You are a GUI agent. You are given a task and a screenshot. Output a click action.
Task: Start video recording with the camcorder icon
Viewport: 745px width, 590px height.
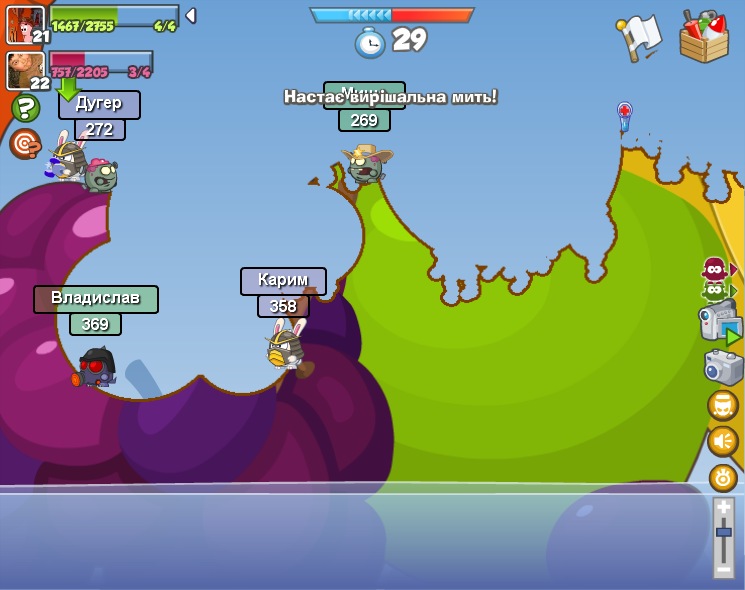[720, 324]
